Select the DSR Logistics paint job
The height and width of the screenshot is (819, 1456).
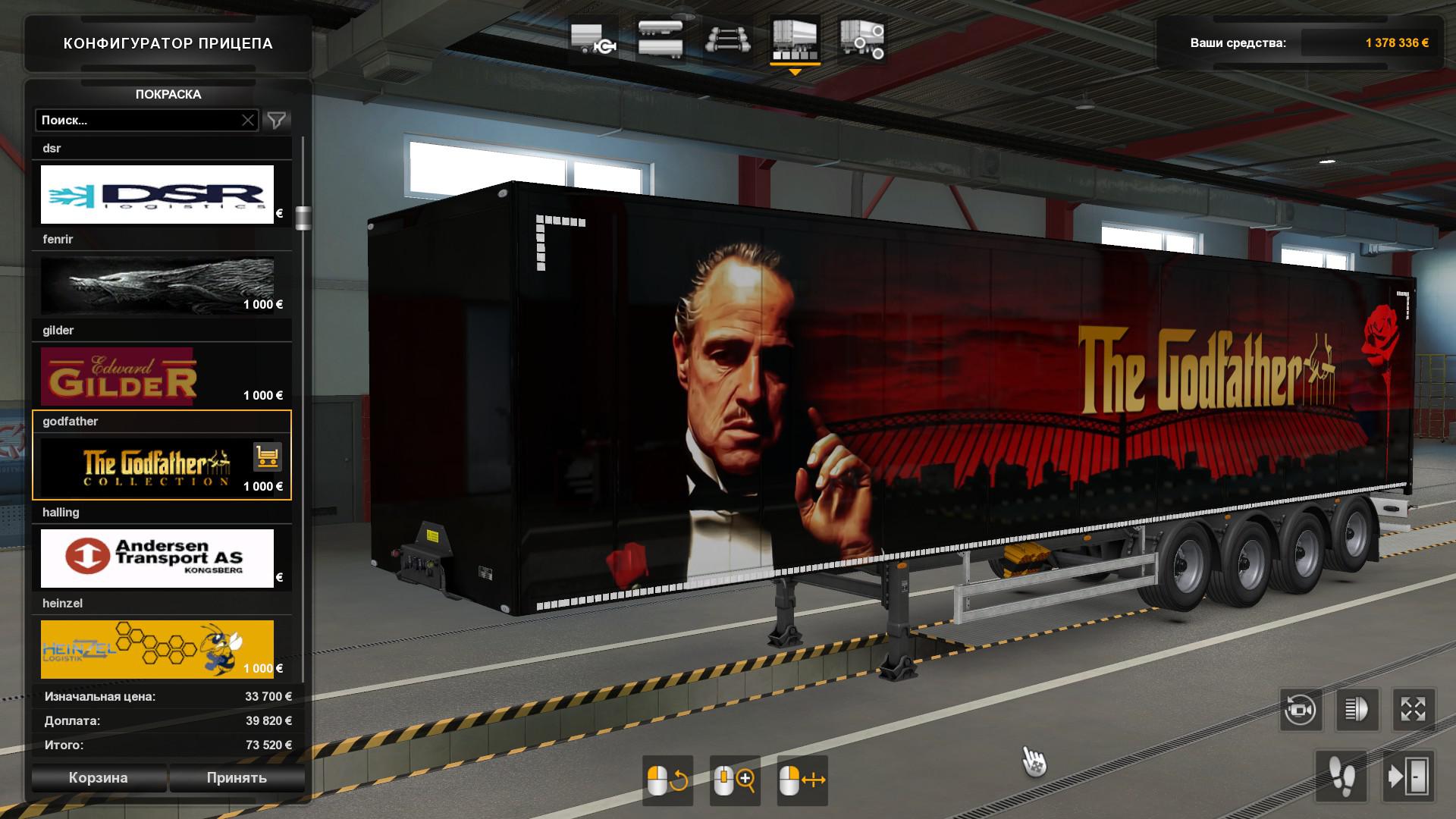157,194
